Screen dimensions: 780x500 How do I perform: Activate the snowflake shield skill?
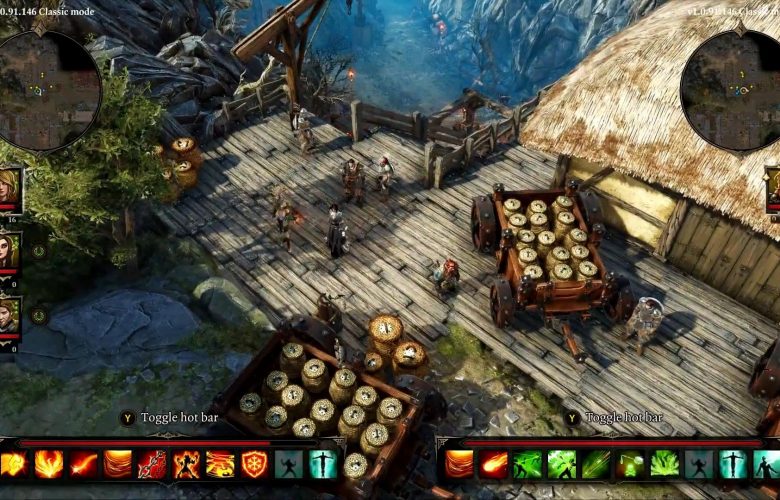pos(254,464)
